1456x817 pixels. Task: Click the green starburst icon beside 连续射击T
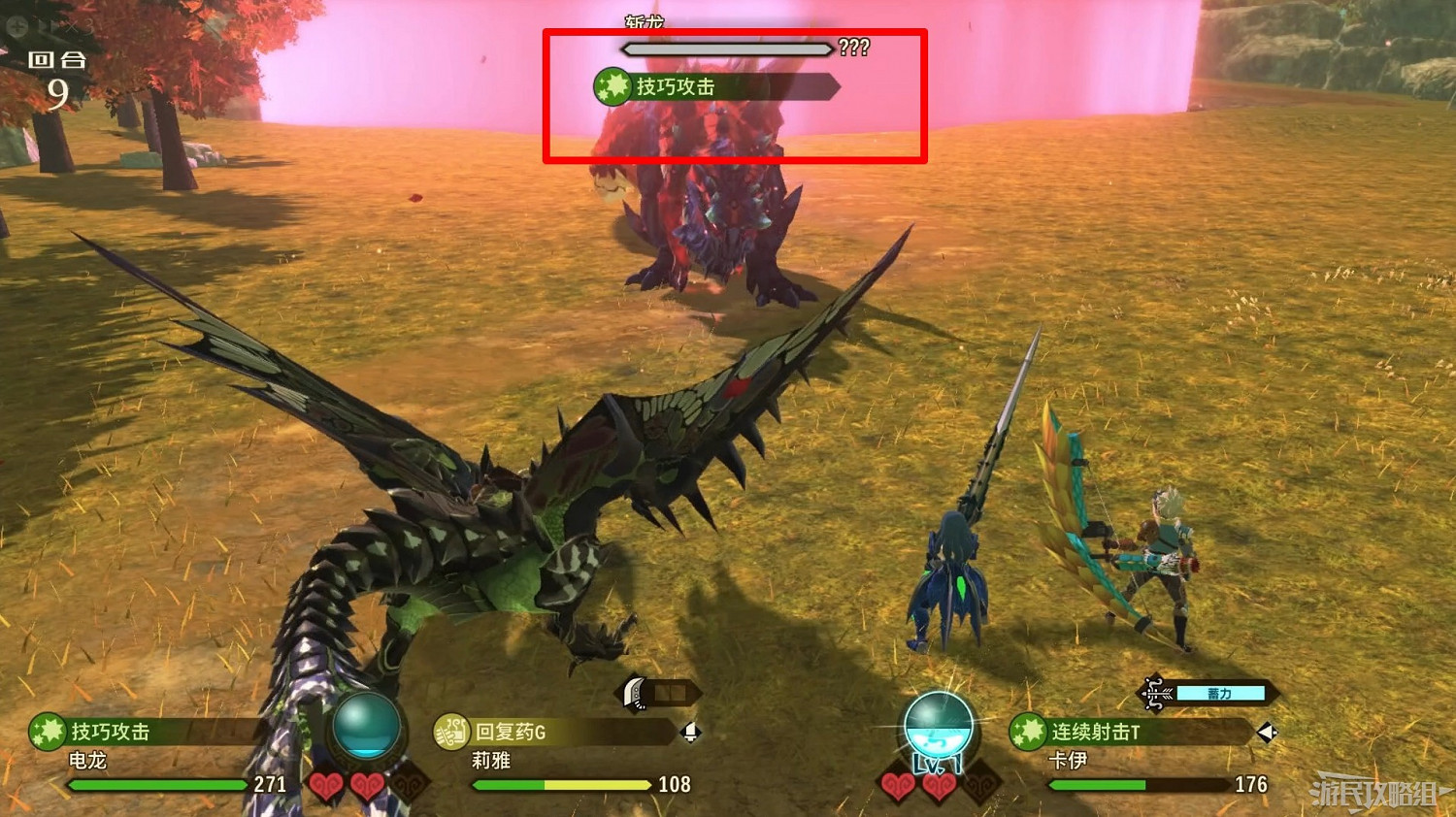click(x=1027, y=731)
